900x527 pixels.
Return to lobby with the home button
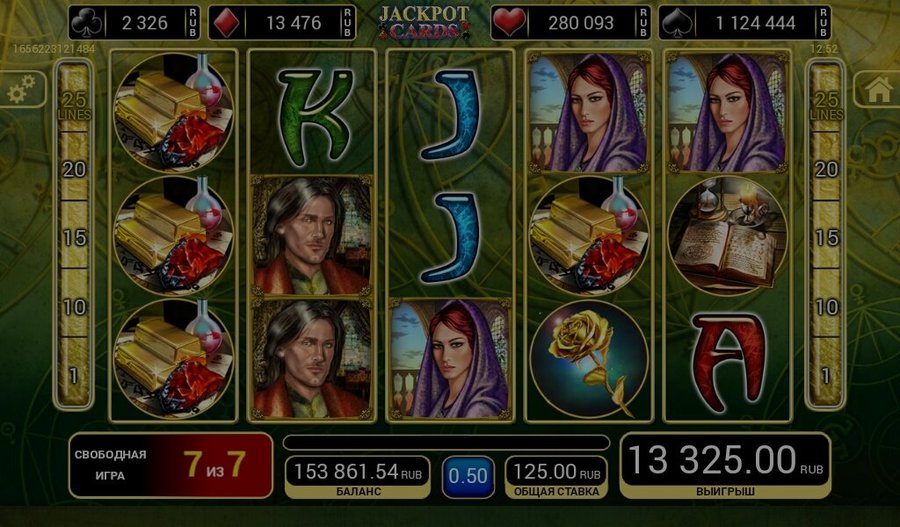click(x=877, y=90)
